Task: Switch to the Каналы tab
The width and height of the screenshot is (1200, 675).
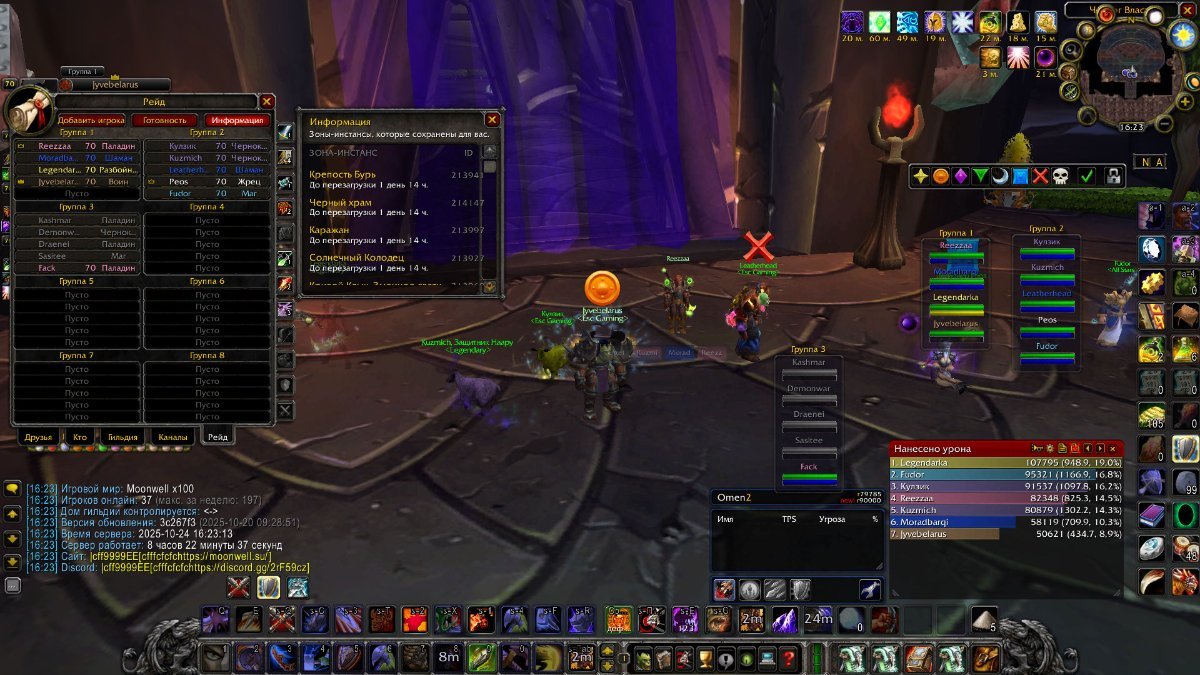Action: [x=172, y=437]
